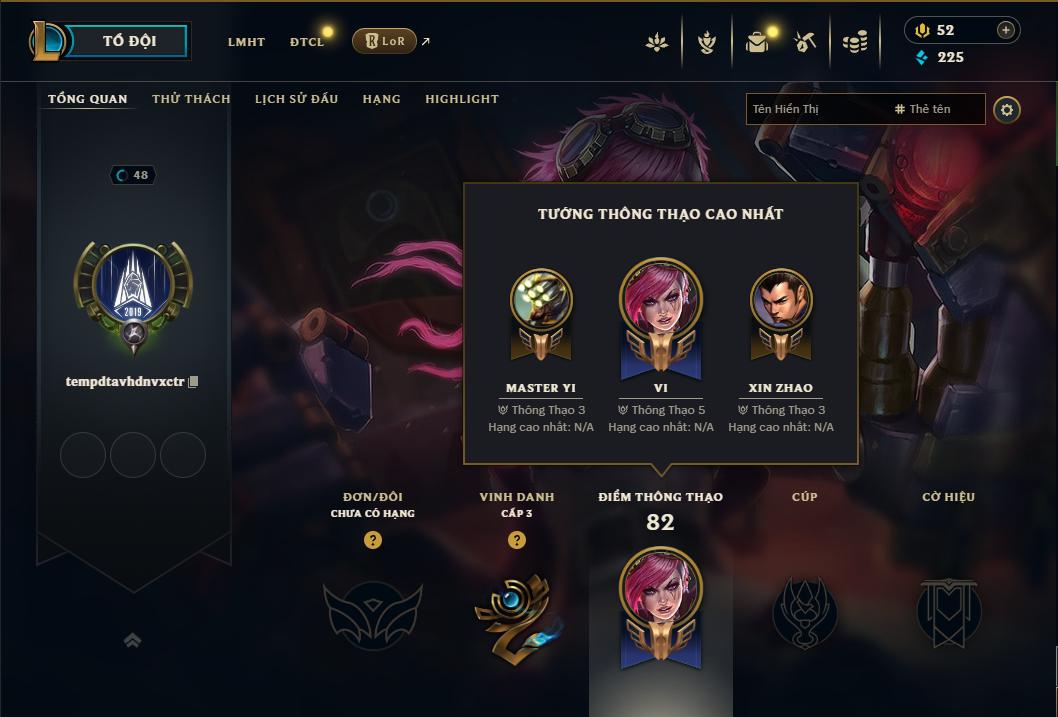The height and width of the screenshot is (717, 1058).
Task: Expand the banner with the chevron arrow
Action: (132, 640)
